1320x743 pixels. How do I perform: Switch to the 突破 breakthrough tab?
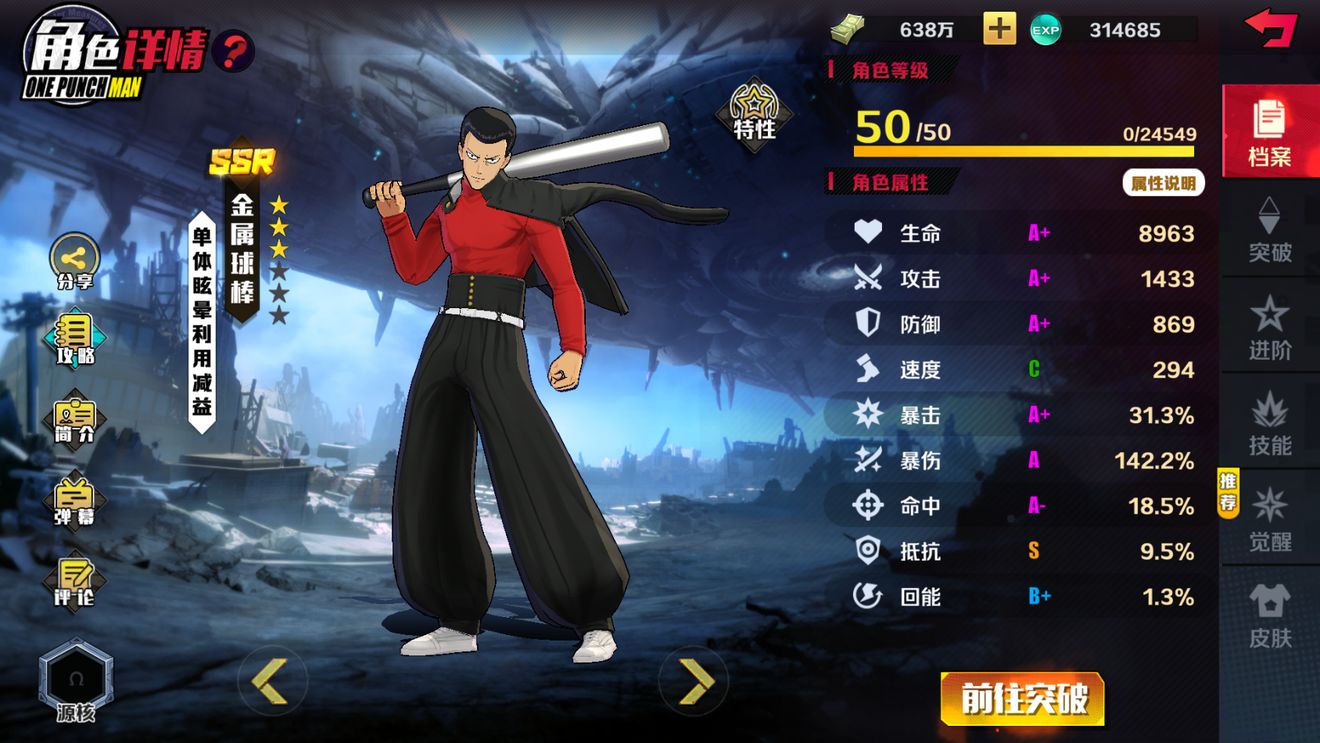click(1270, 229)
